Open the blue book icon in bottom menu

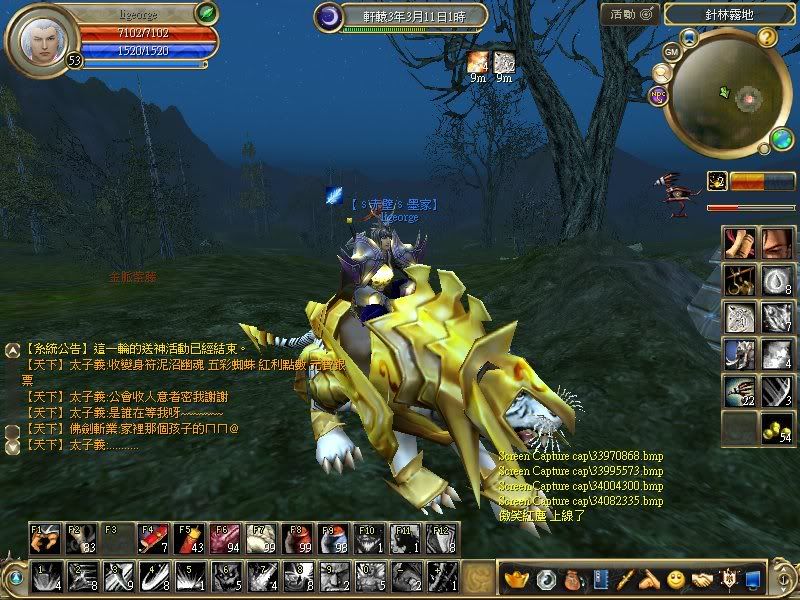click(x=601, y=579)
